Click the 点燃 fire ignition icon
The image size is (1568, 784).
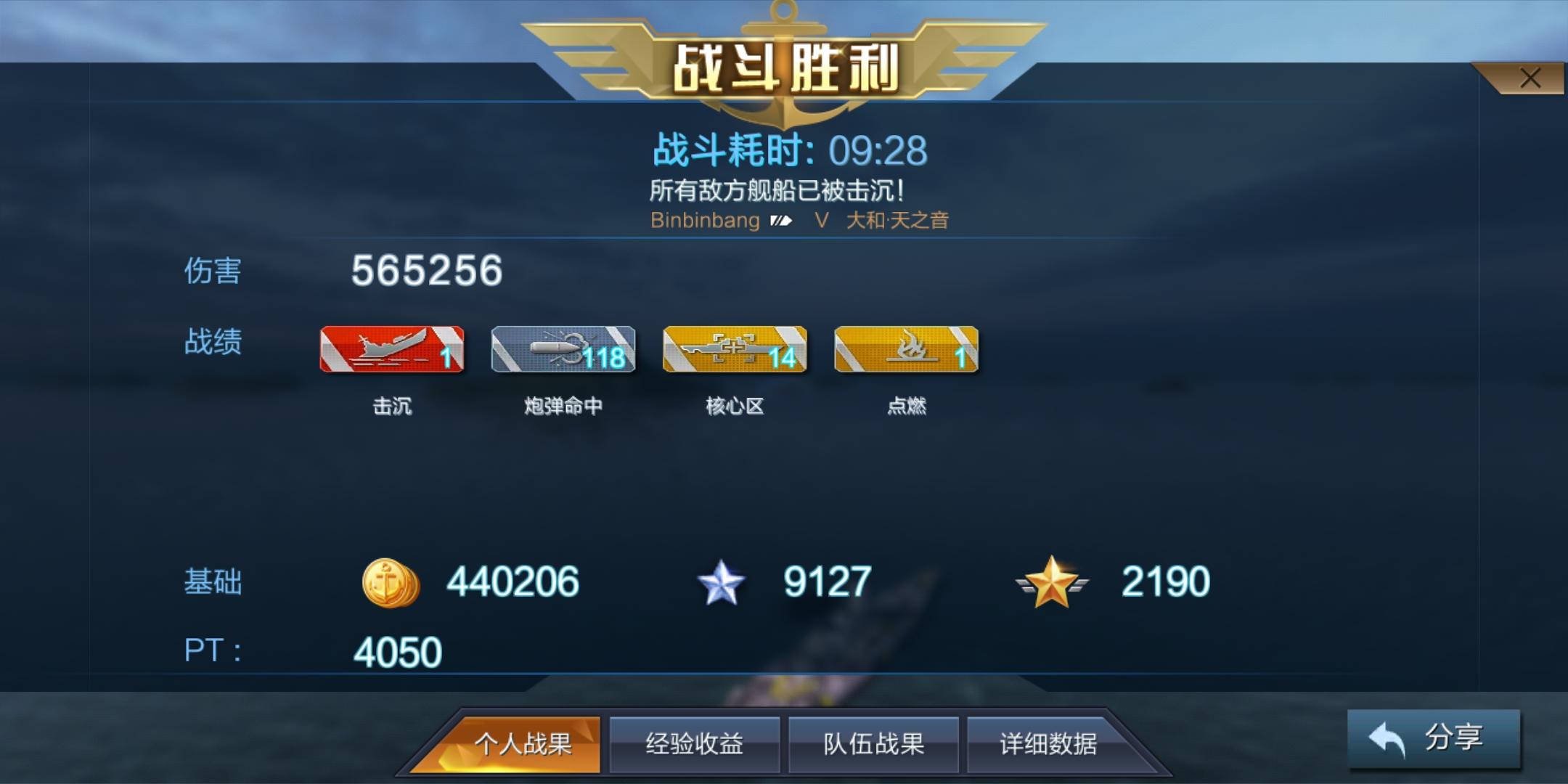(905, 348)
